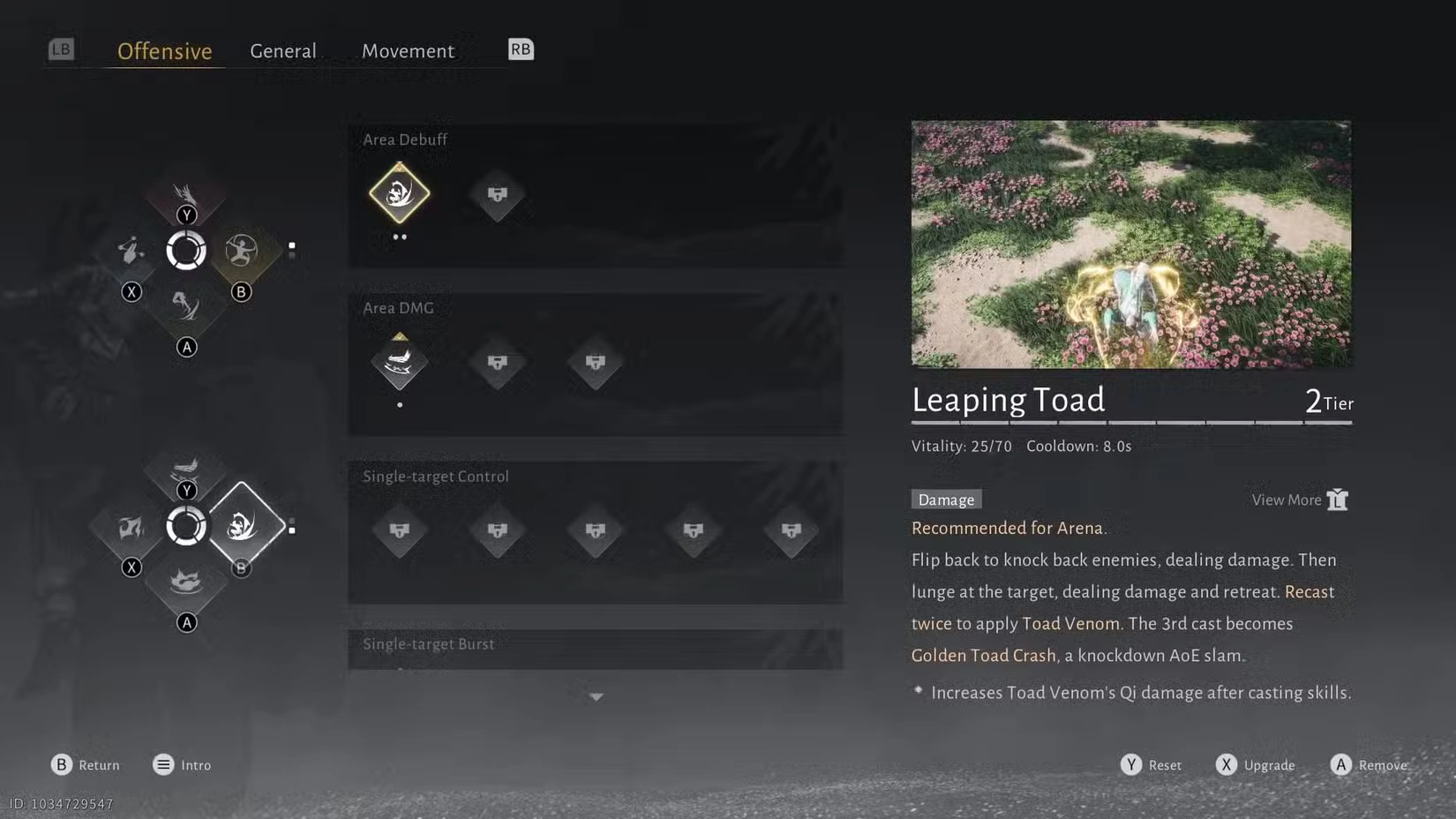The image size is (1456, 819).
Task: Open the Intro menu icon
Action: coord(162,764)
